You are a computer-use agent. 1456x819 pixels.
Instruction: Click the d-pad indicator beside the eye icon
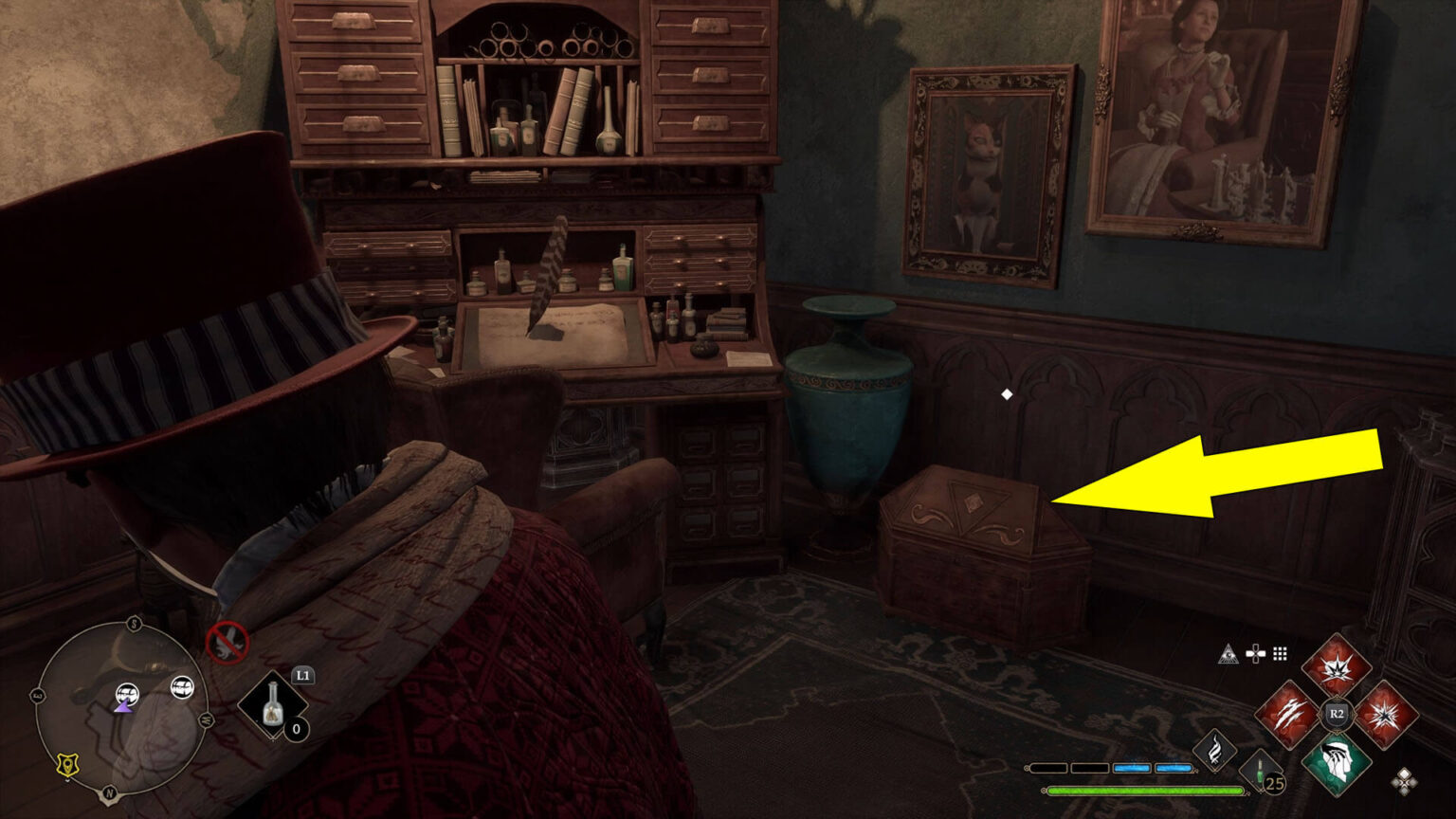1255,653
